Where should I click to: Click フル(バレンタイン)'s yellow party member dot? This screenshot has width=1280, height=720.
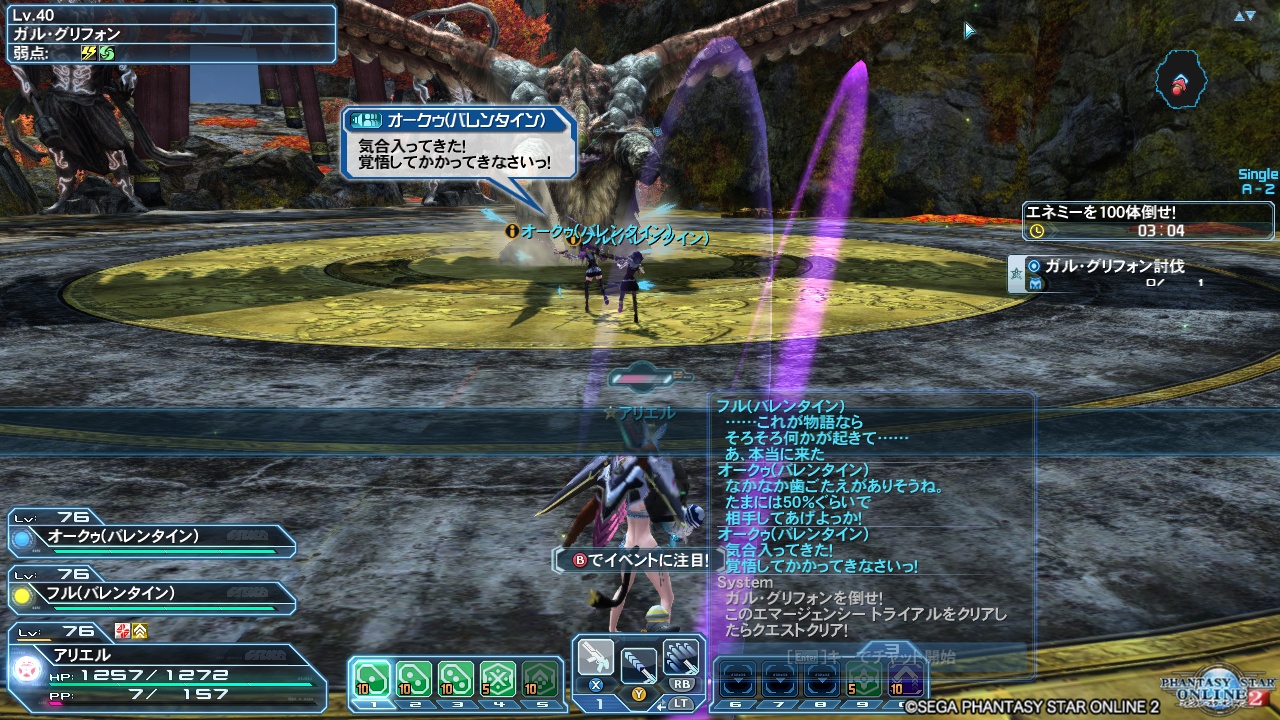coord(22,595)
